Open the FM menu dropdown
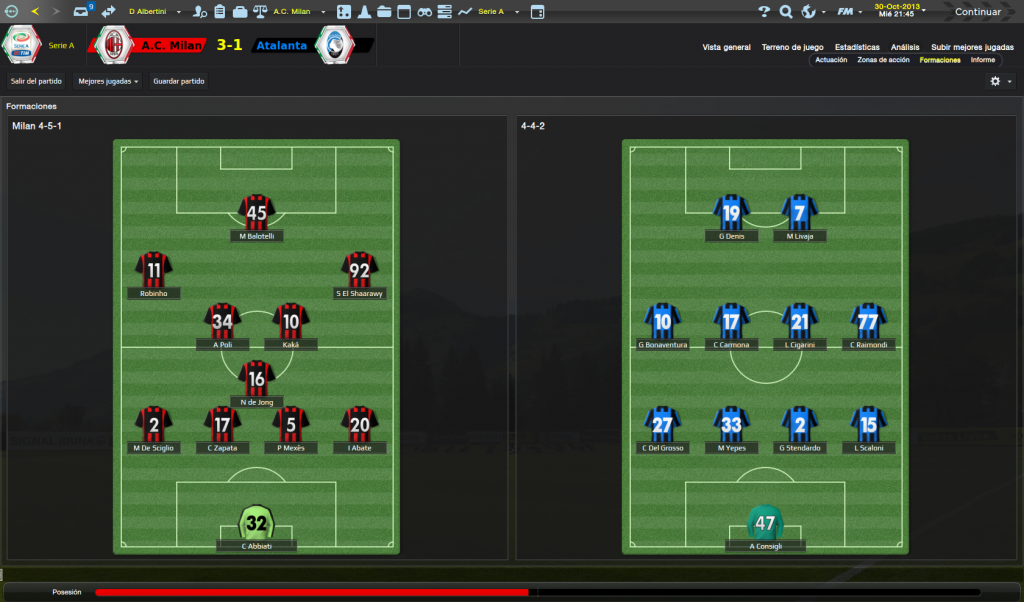The image size is (1024, 602). click(848, 12)
